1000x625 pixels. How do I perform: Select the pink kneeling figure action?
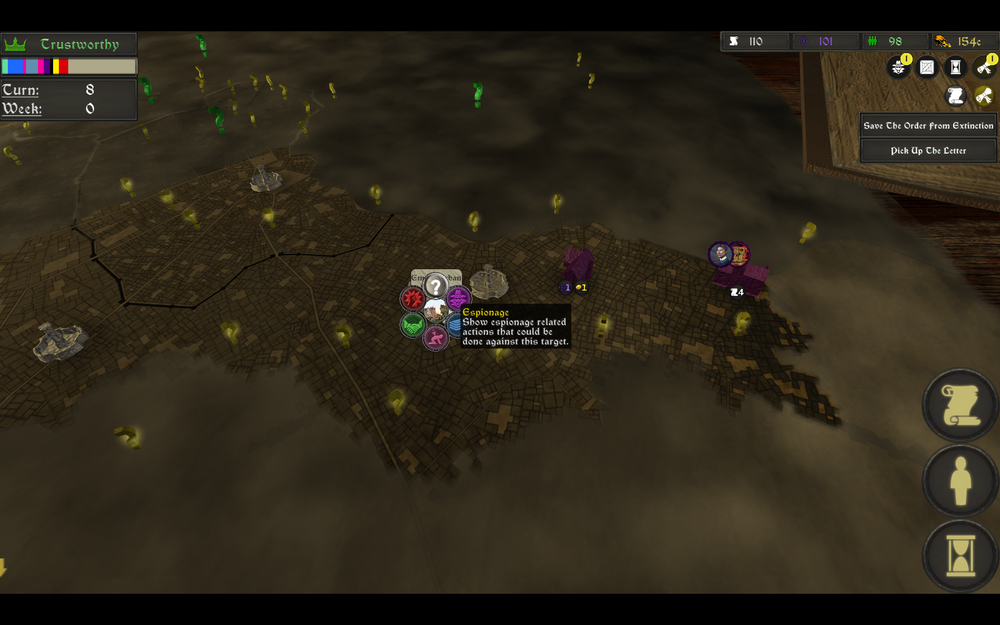435,337
